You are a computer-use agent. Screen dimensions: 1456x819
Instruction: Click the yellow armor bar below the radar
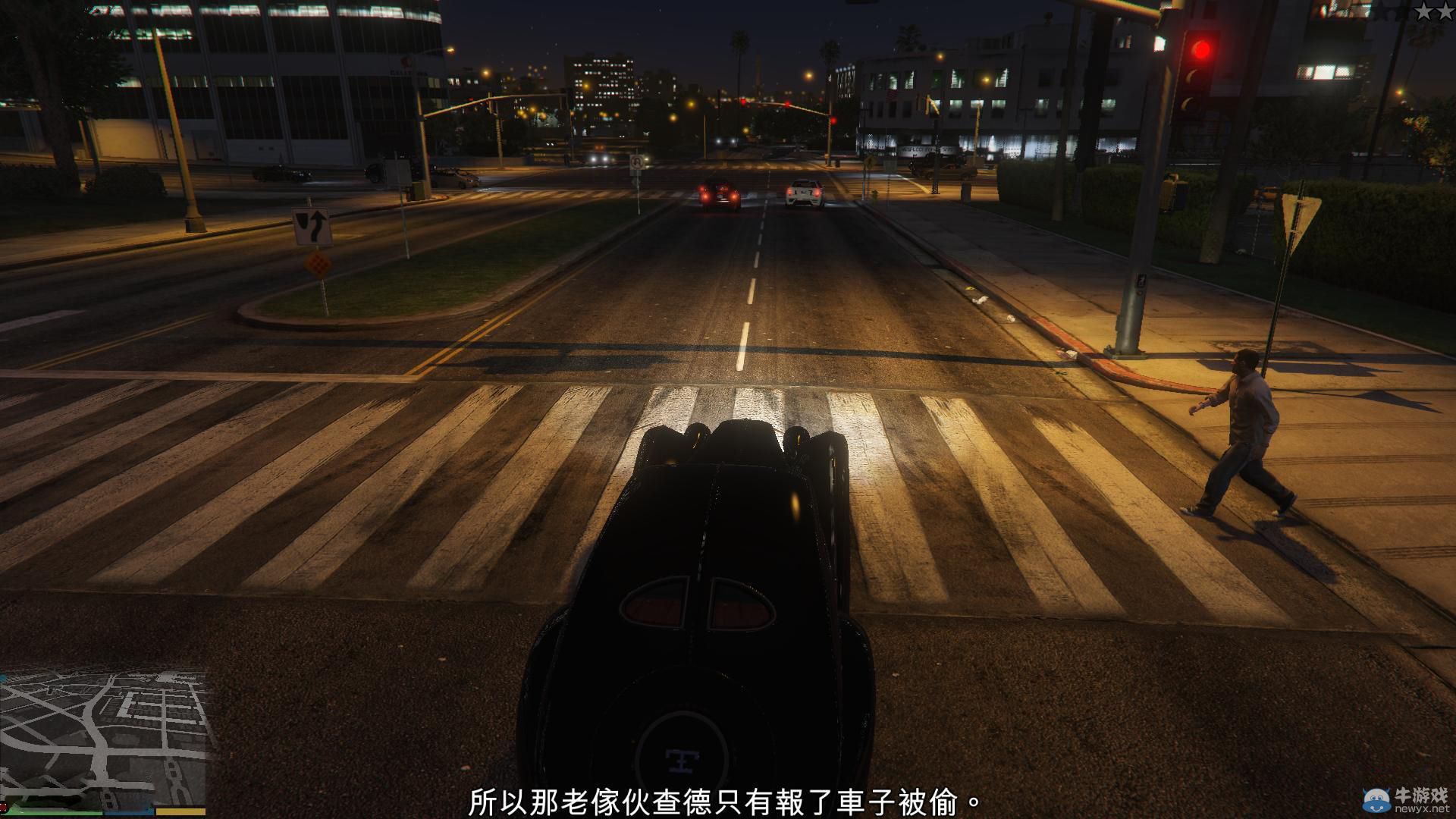click(180, 811)
